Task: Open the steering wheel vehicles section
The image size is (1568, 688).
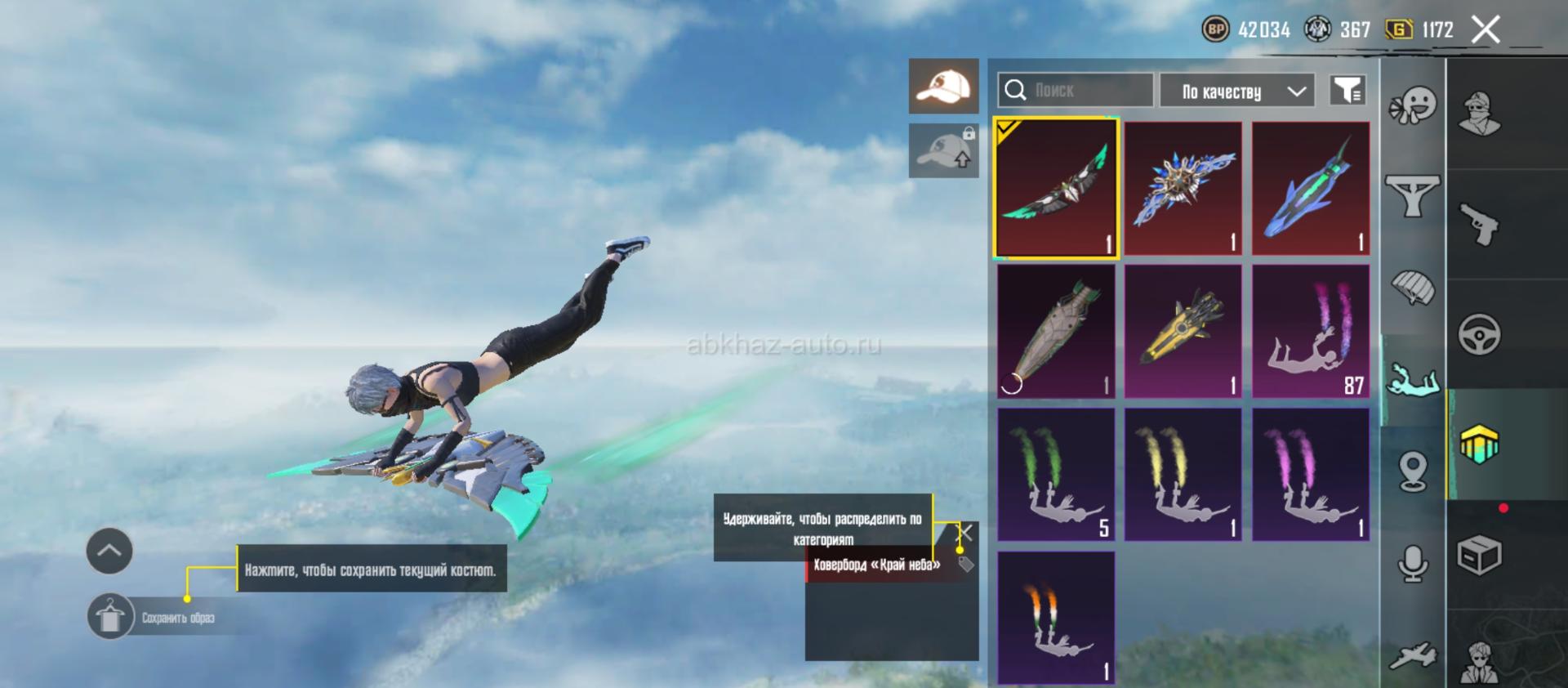Action: 1479,333
